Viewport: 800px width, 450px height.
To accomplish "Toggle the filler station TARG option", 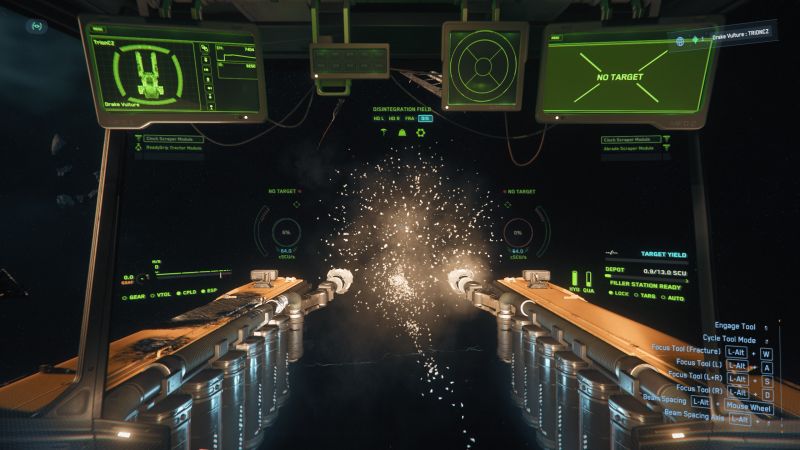I will tap(647, 294).
